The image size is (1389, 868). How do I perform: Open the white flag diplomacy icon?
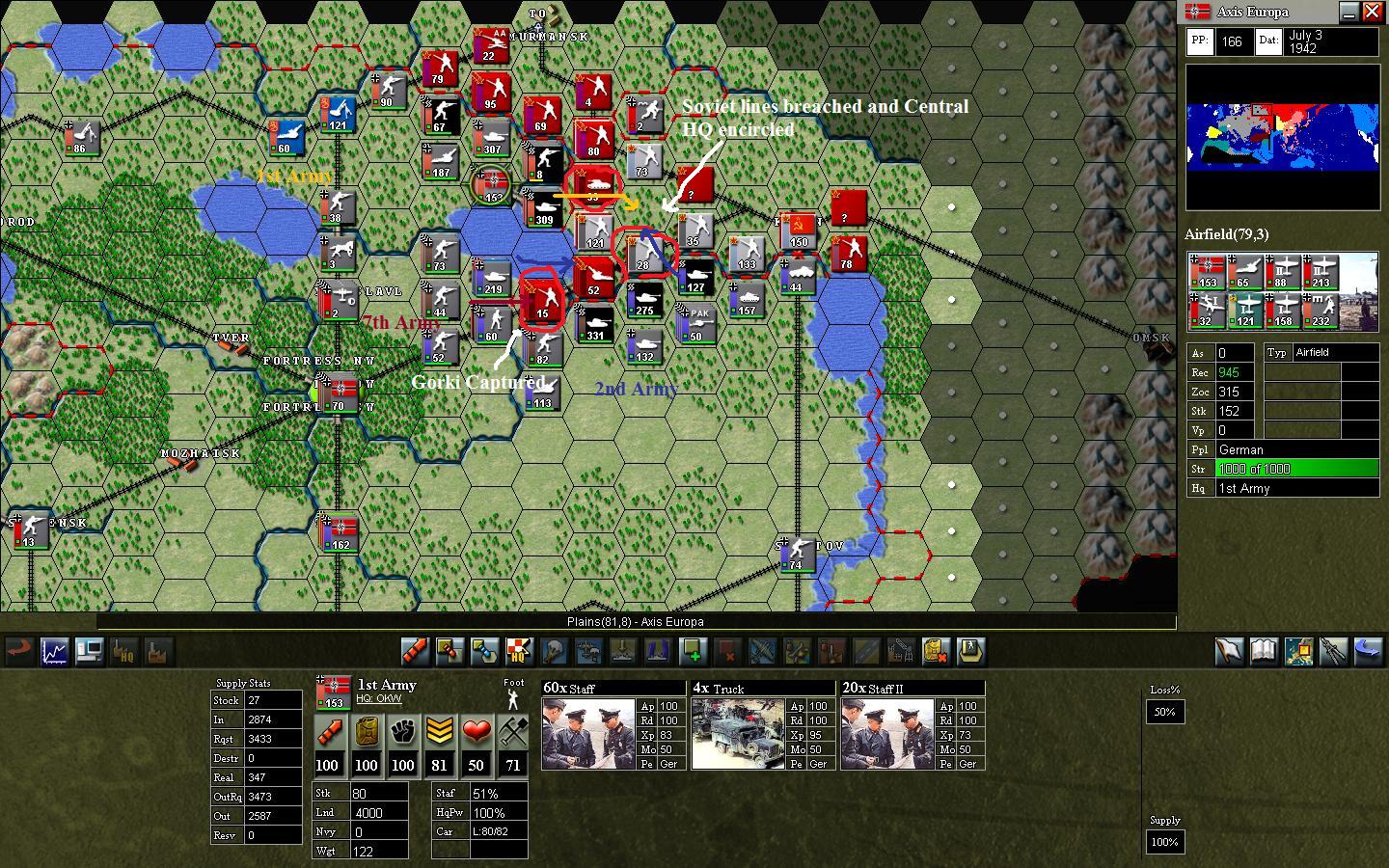(1230, 651)
